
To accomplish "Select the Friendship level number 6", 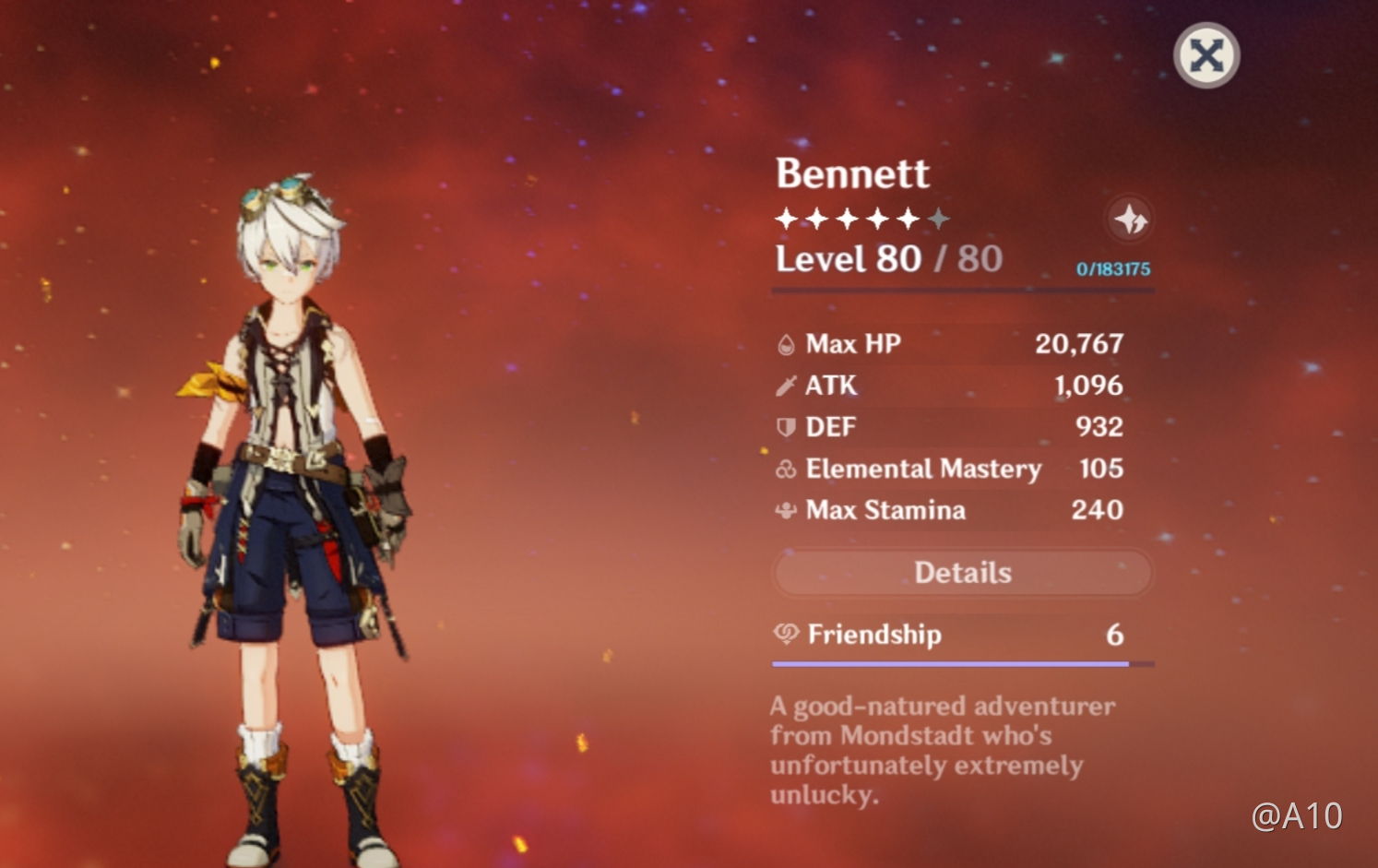I will [1115, 635].
